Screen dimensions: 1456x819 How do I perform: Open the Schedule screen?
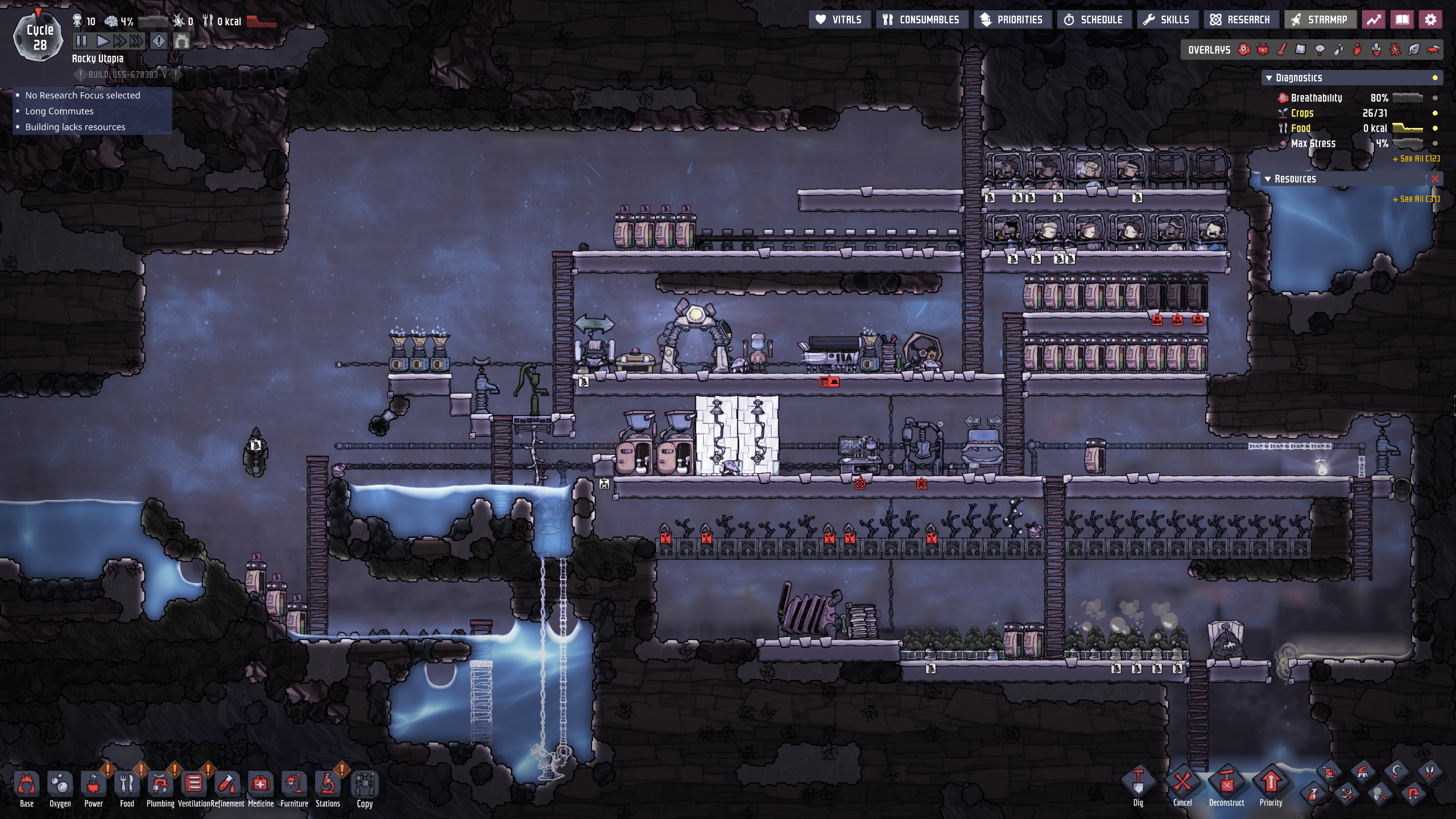(x=1094, y=20)
